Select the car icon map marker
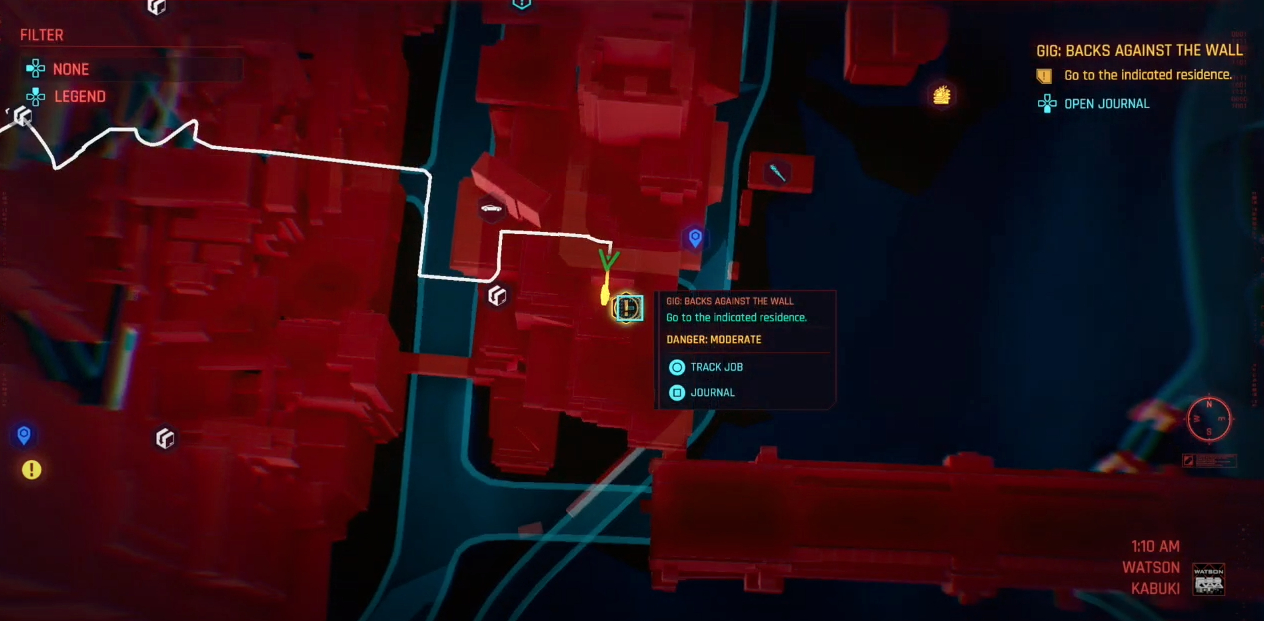 490,209
